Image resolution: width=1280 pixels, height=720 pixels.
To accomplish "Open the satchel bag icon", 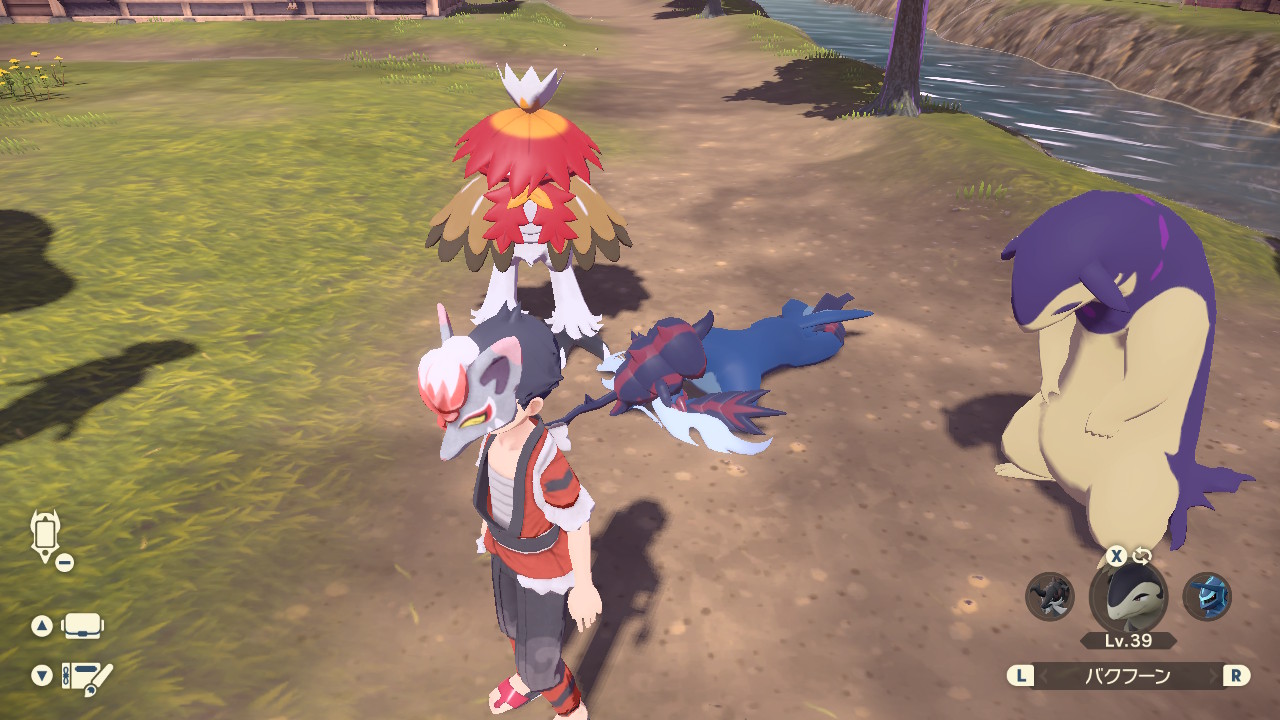I will click(82, 627).
